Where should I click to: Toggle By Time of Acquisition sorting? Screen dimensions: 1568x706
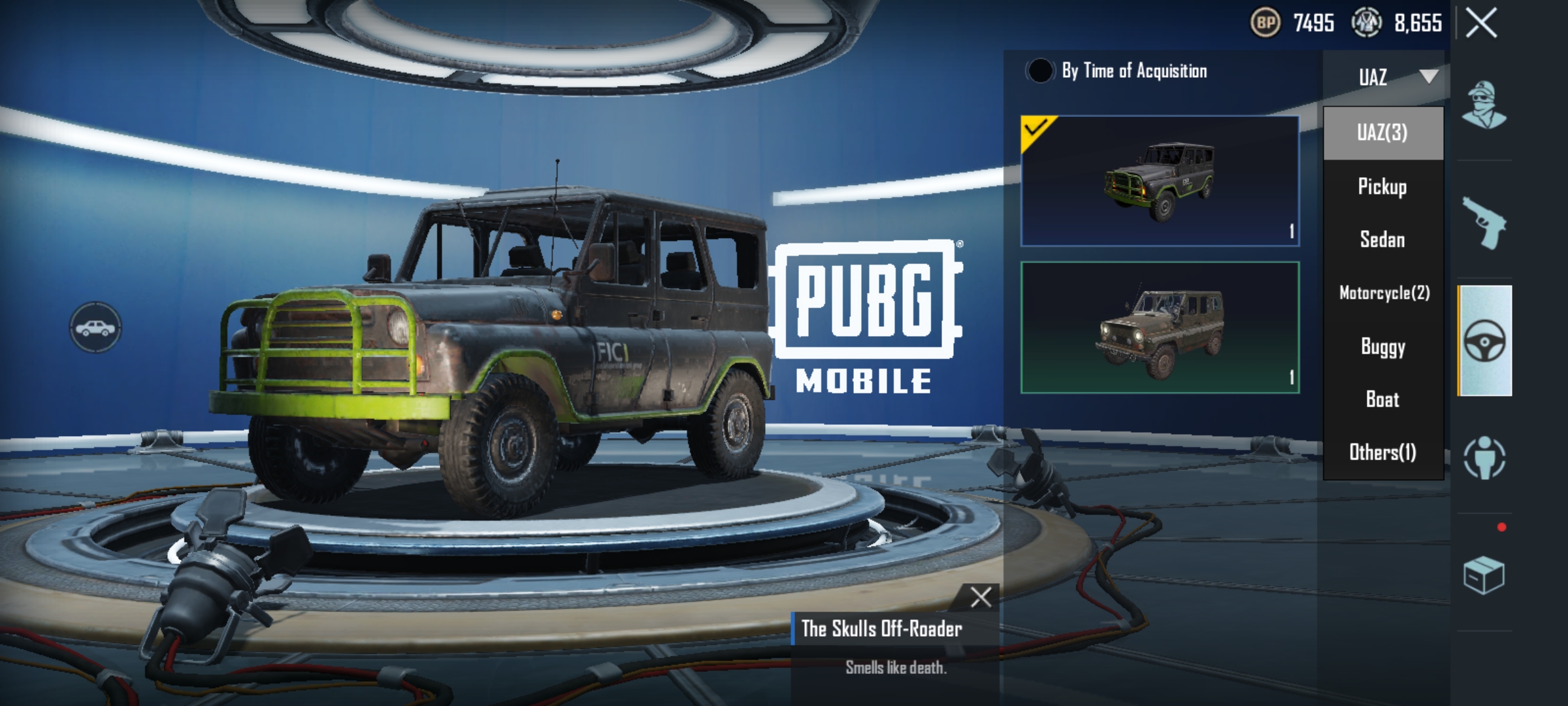(1039, 71)
